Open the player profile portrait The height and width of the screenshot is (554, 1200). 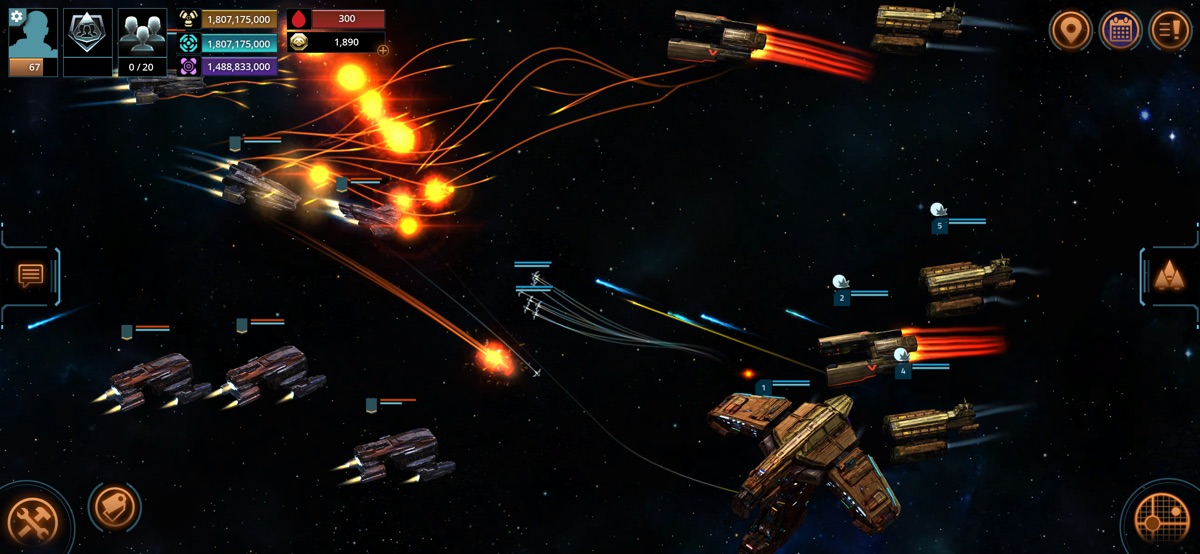click(34, 38)
